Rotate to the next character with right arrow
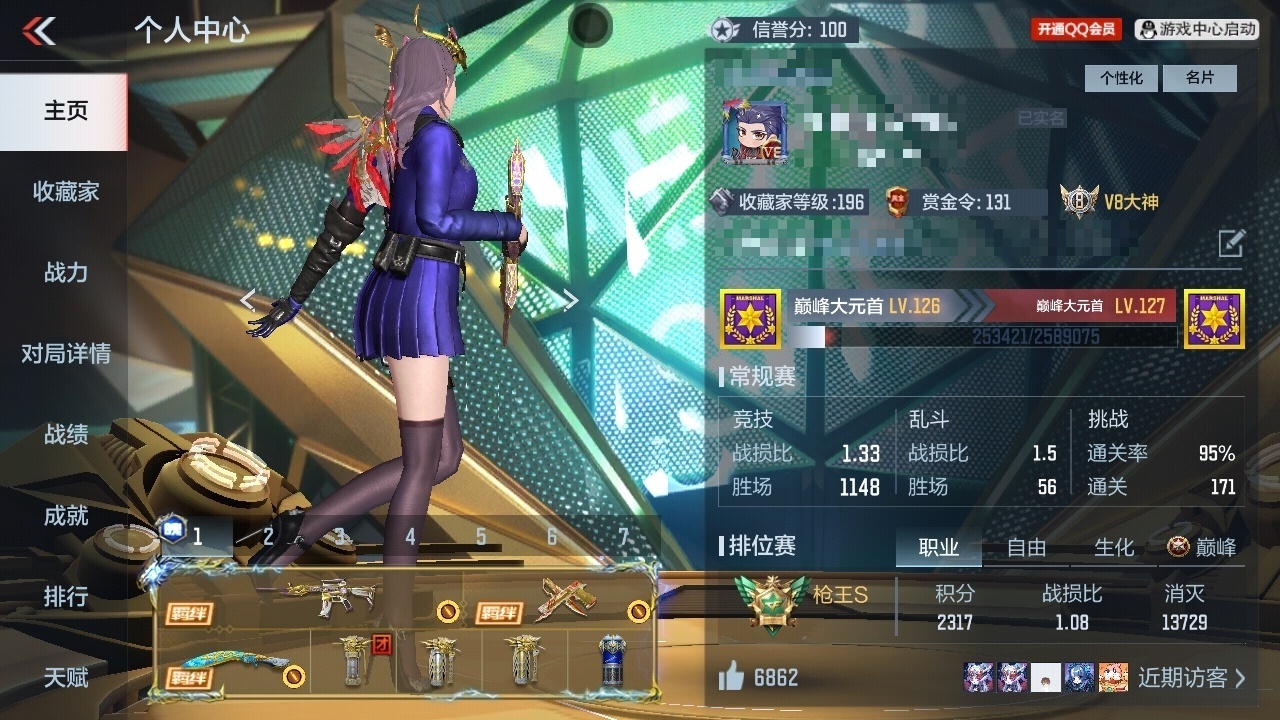This screenshot has height=720, width=1280. click(570, 300)
